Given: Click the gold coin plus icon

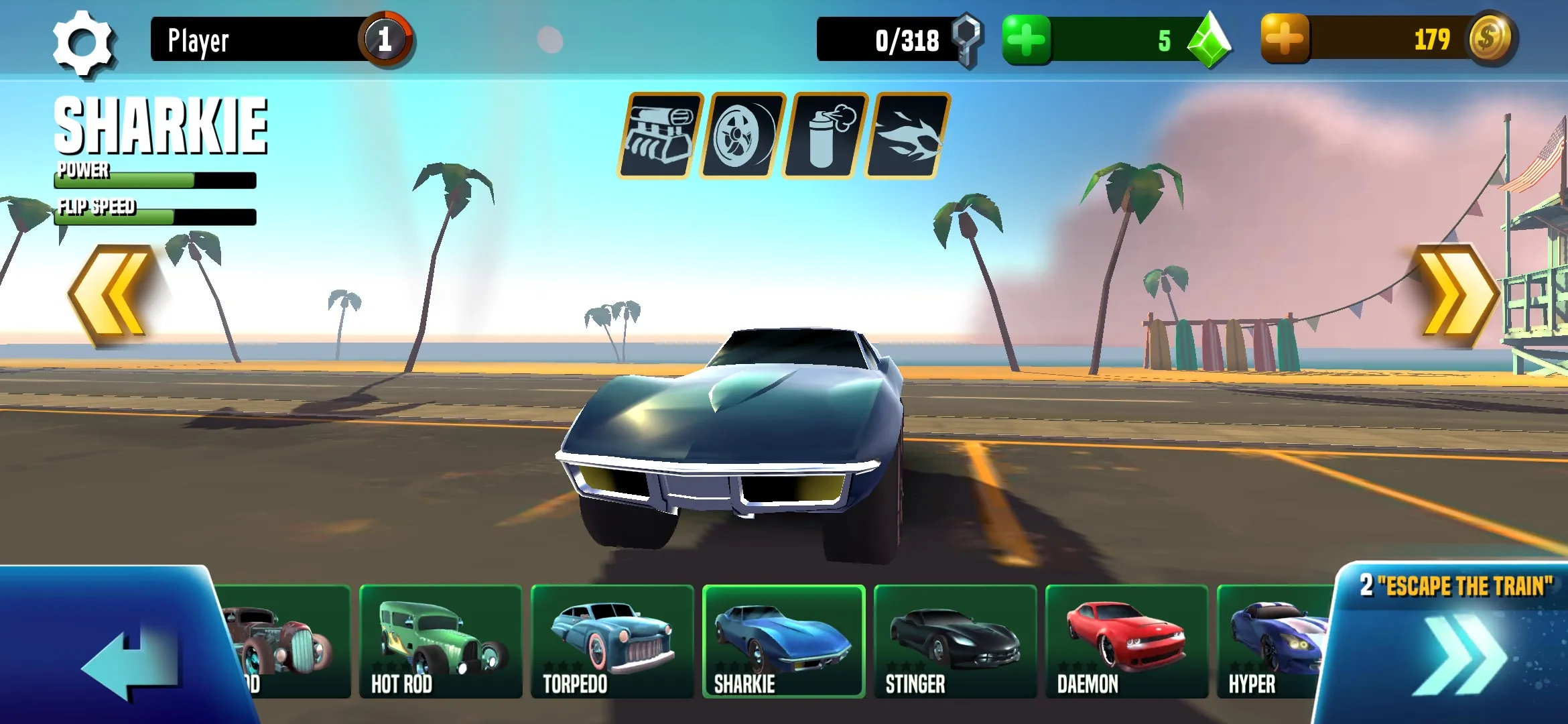Looking at the screenshot, I should point(1284,40).
